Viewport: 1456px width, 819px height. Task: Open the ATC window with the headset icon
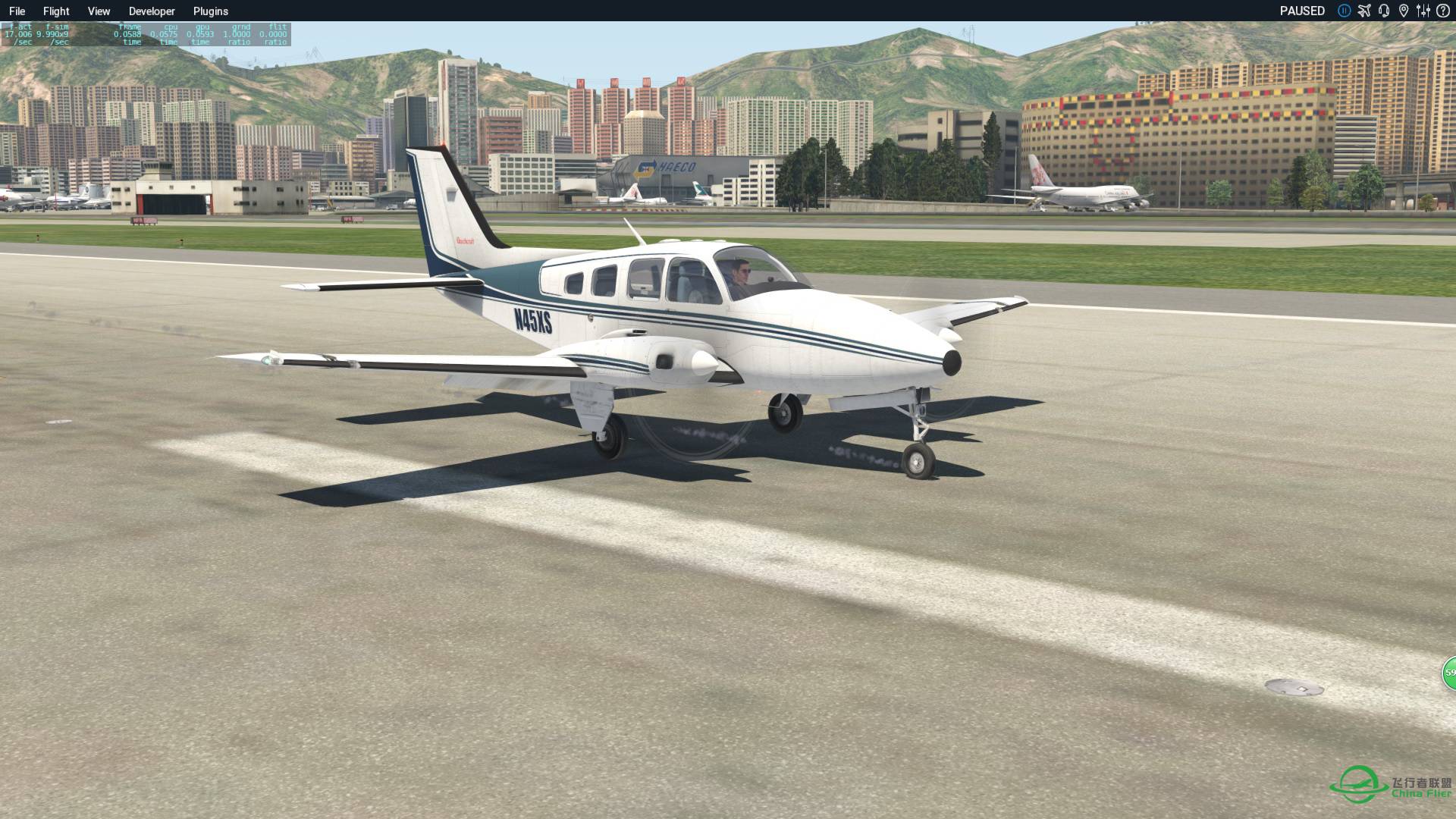1383,11
